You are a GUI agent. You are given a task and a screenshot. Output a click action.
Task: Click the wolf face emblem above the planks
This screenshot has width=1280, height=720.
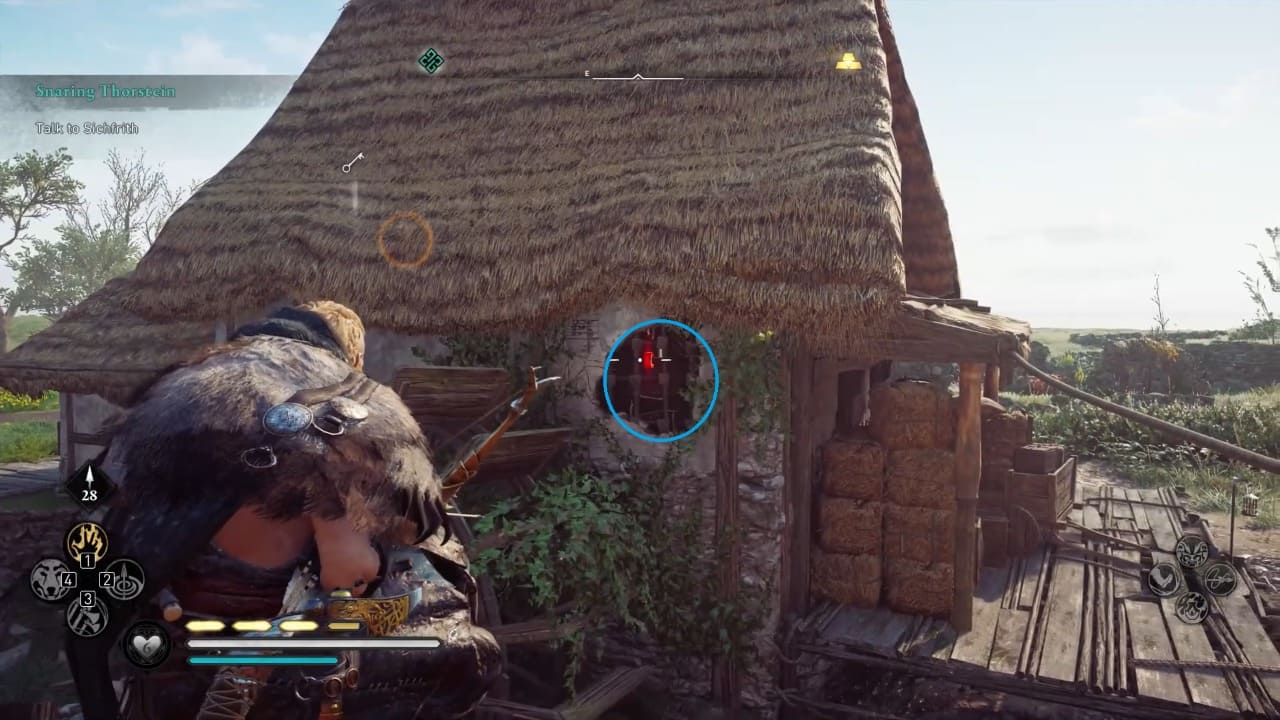1191,552
